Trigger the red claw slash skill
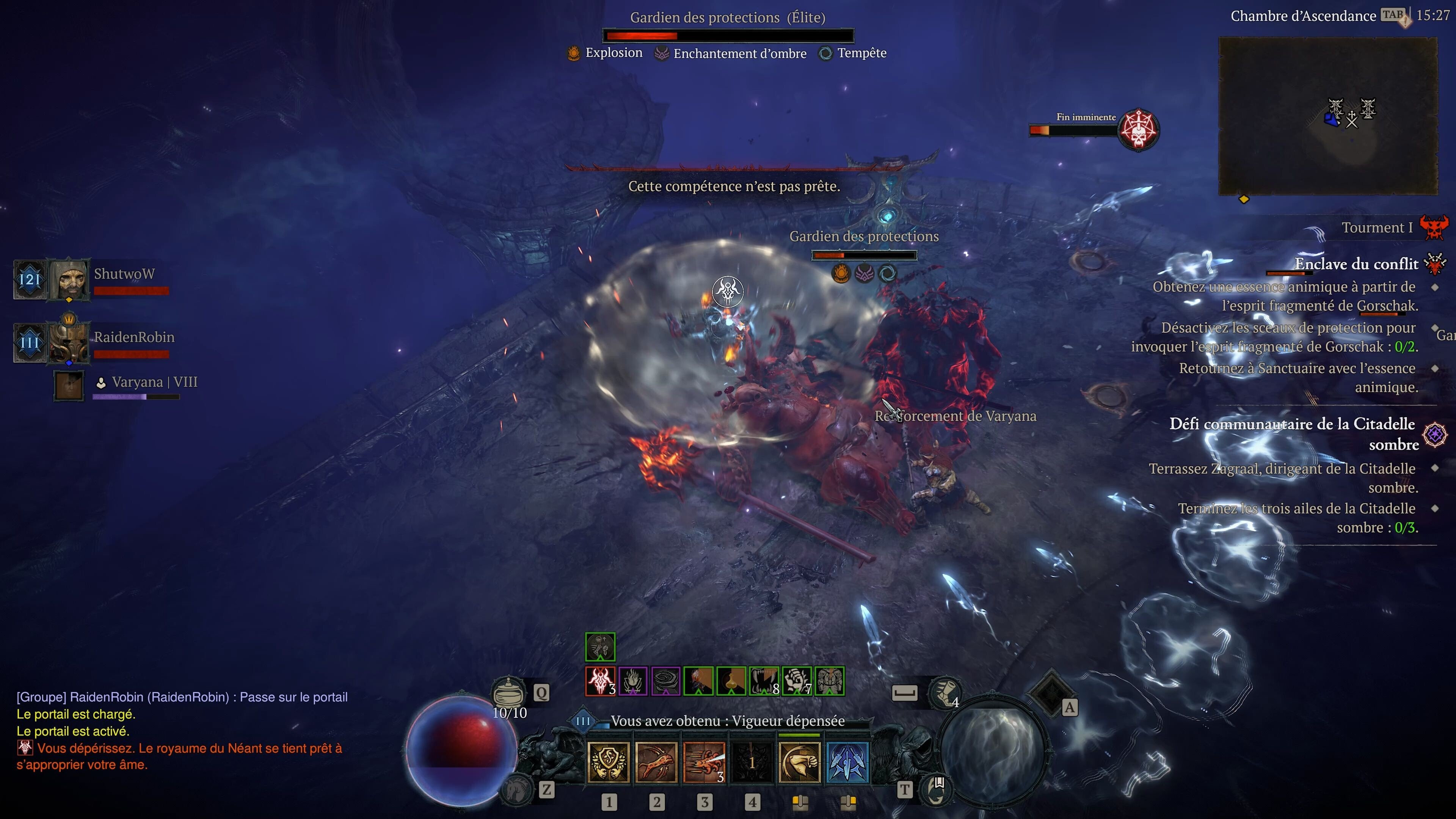The width and height of the screenshot is (1456, 819). click(x=704, y=762)
